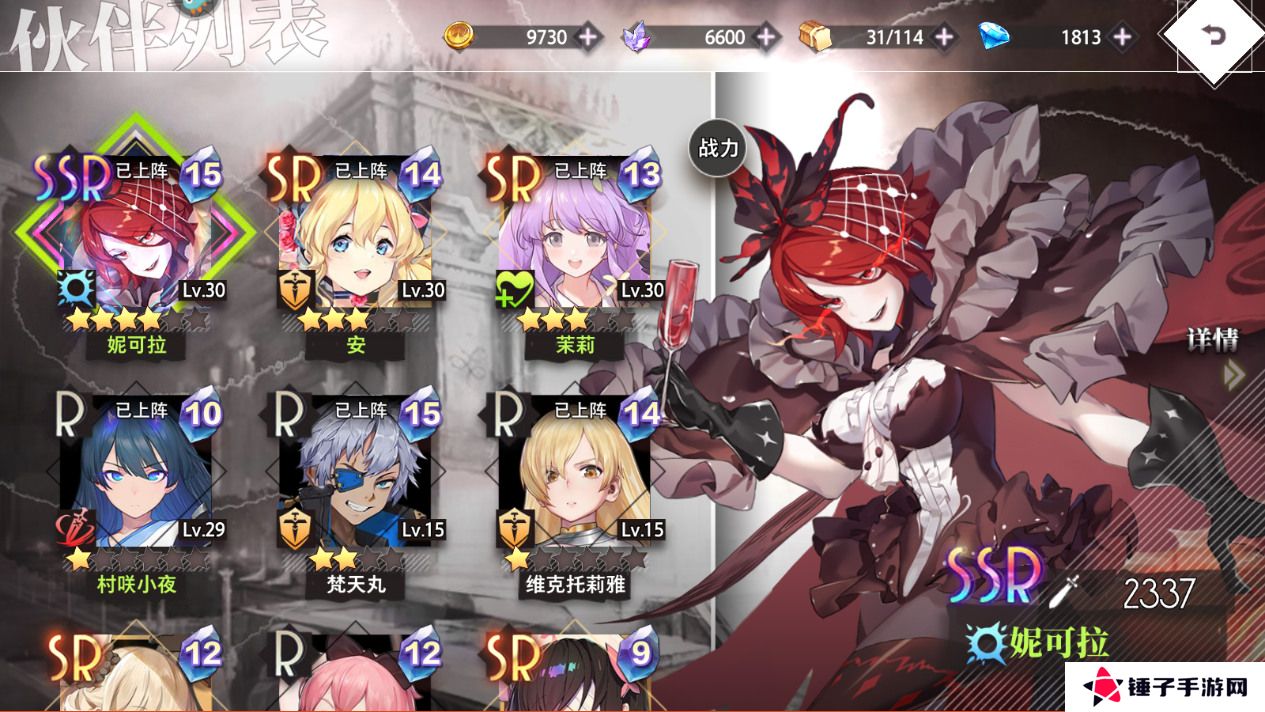The height and width of the screenshot is (712, 1265).
Task: Visit the 锤子手游网 watermark link
Action: tap(1165, 687)
